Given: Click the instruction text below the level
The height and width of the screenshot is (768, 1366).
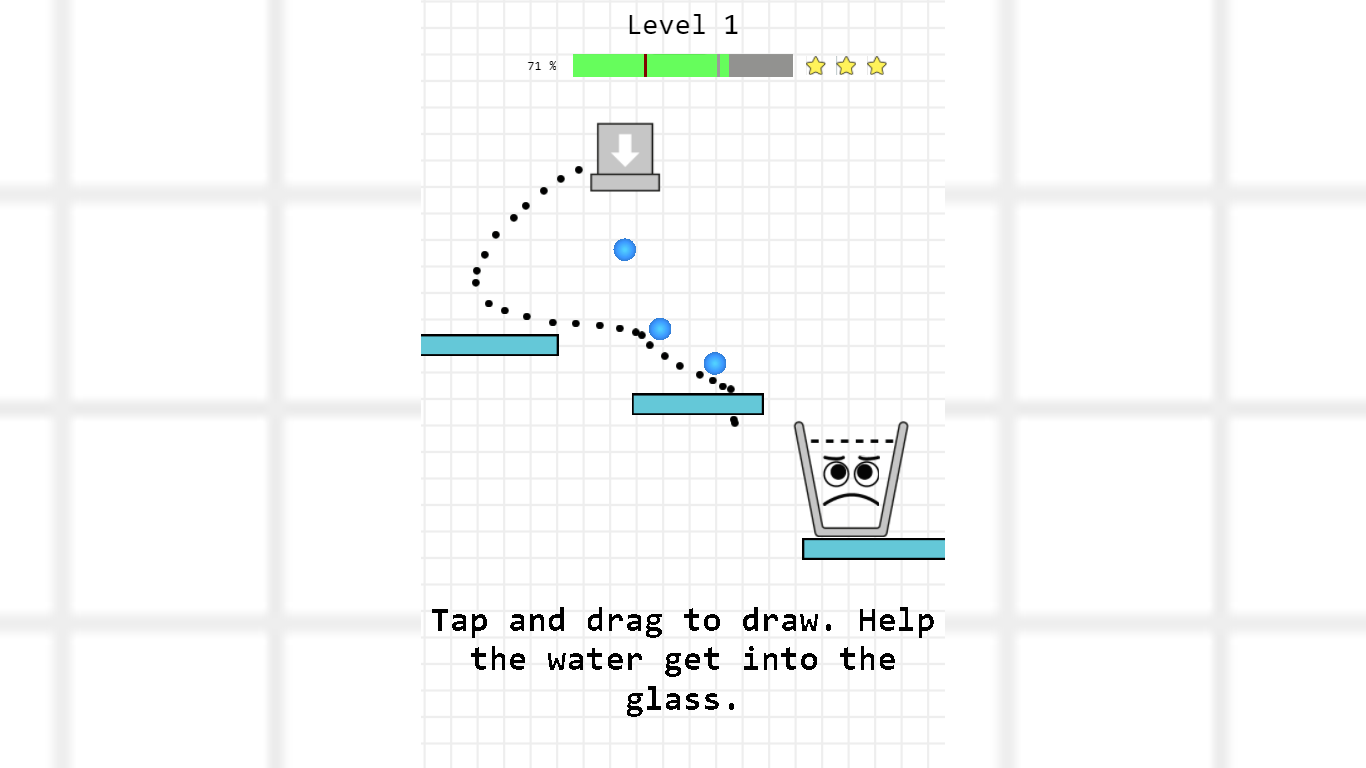Looking at the screenshot, I should (683, 659).
